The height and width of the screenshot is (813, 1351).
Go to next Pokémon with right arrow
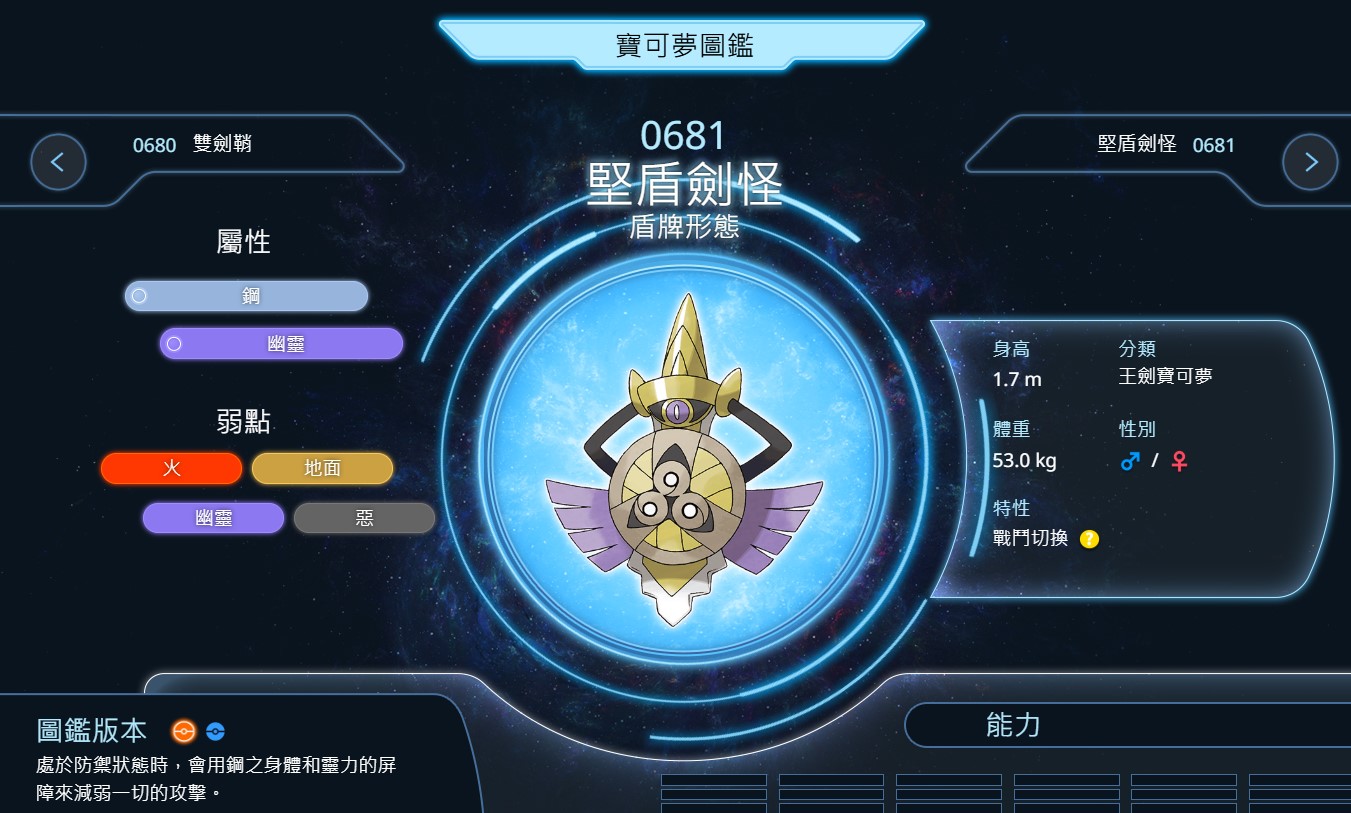coord(1310,161)
